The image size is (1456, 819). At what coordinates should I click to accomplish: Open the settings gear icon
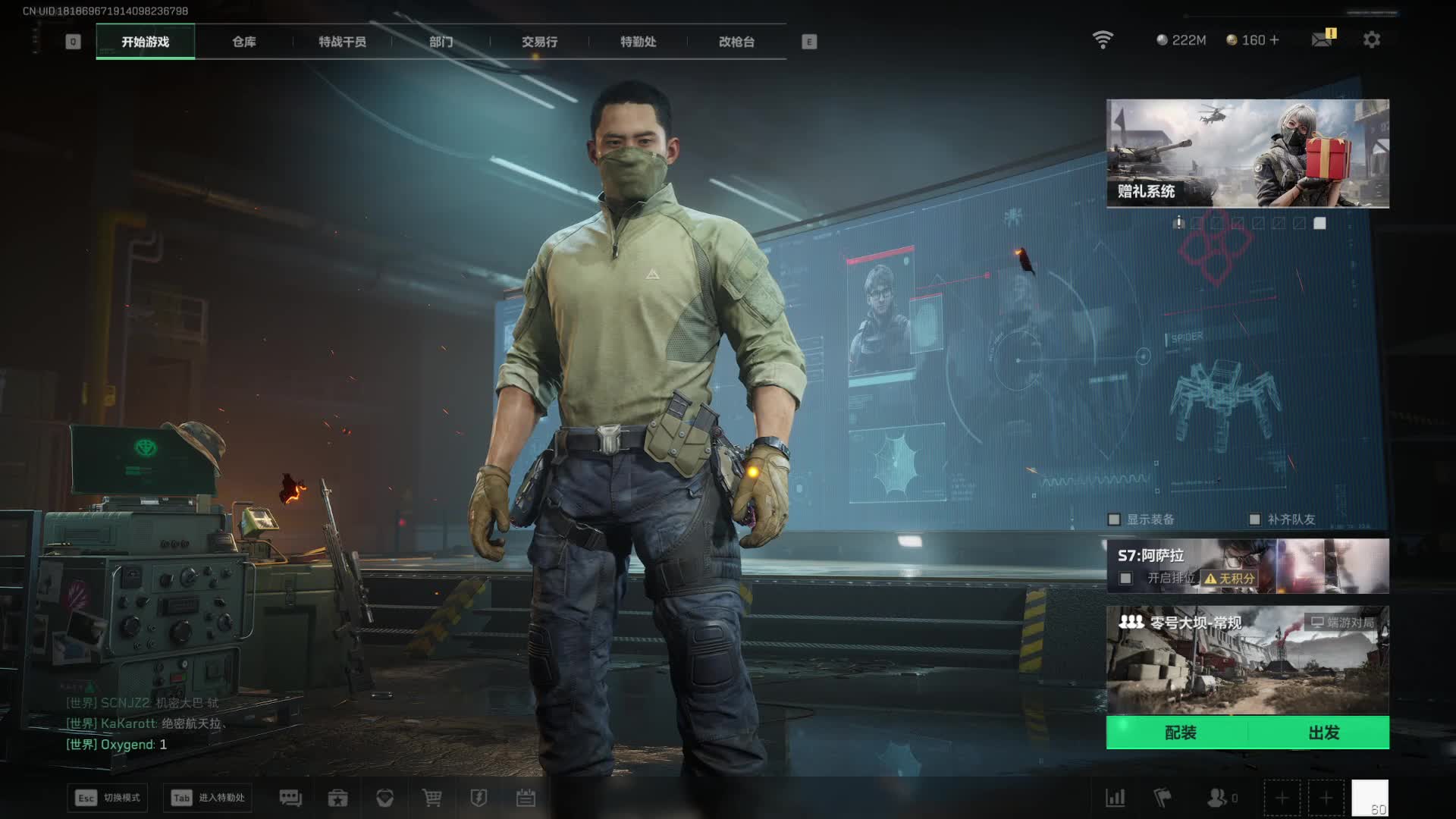point(1371,39)
